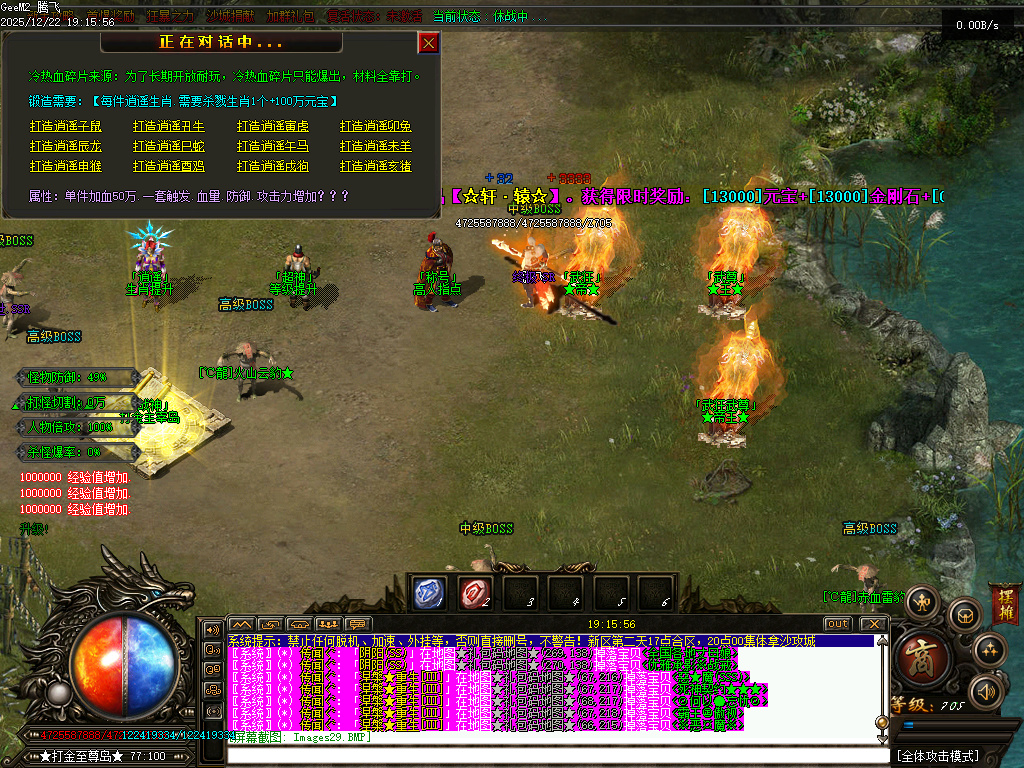Choose 打造逍遥子鼠 forging option
The image size is (1024, 768).
coord(66,127)
